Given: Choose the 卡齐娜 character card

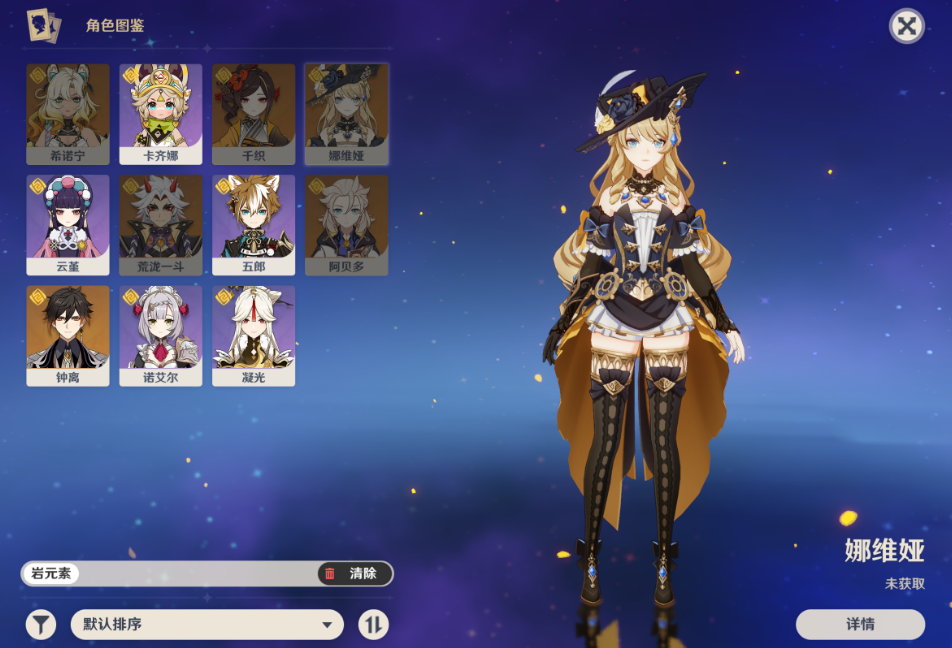Looking at the screenshot, I should [x=161, y=113].
